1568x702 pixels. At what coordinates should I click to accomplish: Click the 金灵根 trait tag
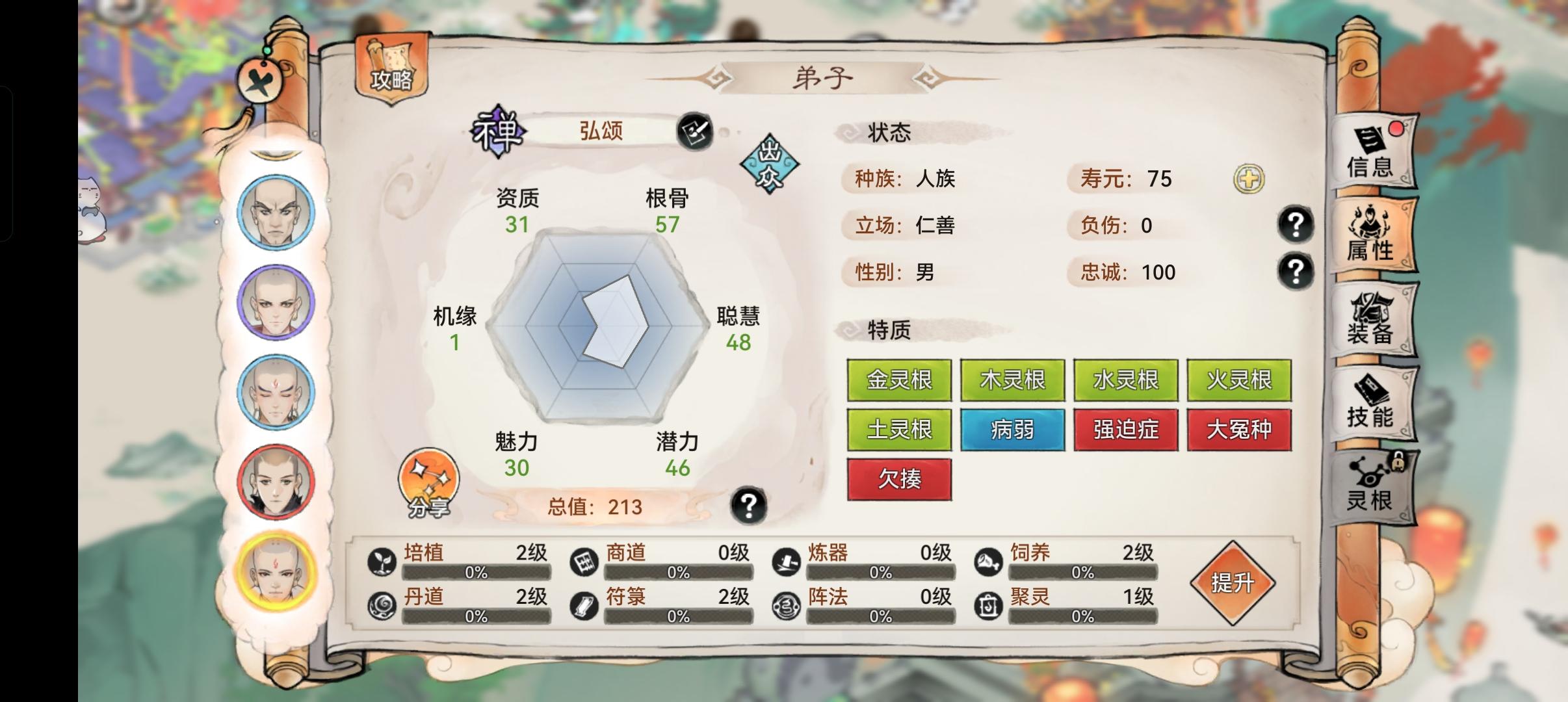[x=900, y=380]
